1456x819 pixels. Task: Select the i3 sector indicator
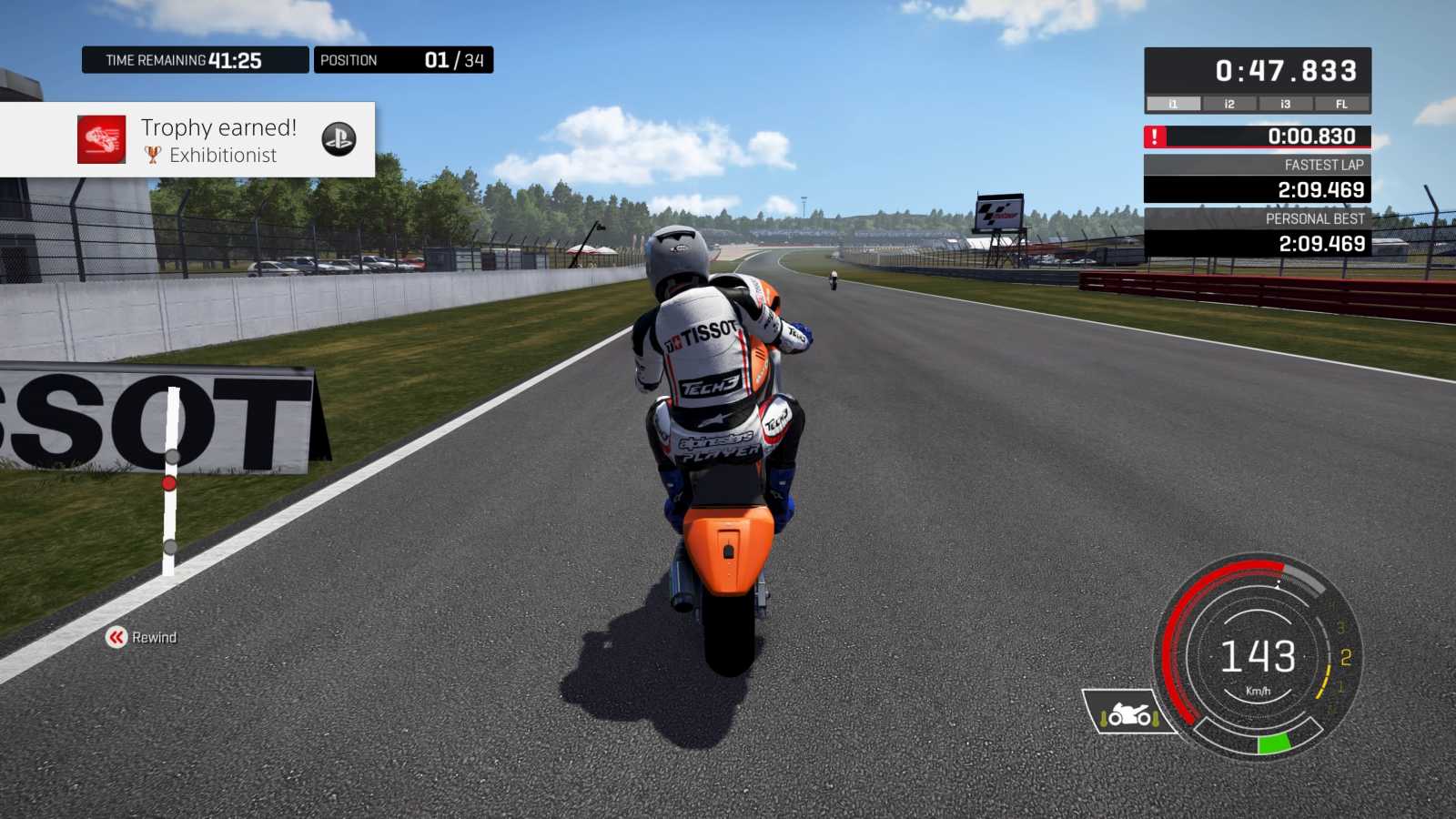point(1285,104)
